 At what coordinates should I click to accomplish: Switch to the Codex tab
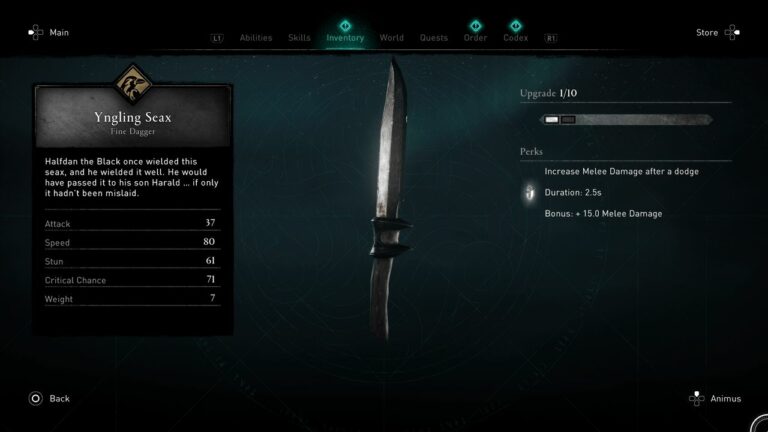[x=516, y=38]
